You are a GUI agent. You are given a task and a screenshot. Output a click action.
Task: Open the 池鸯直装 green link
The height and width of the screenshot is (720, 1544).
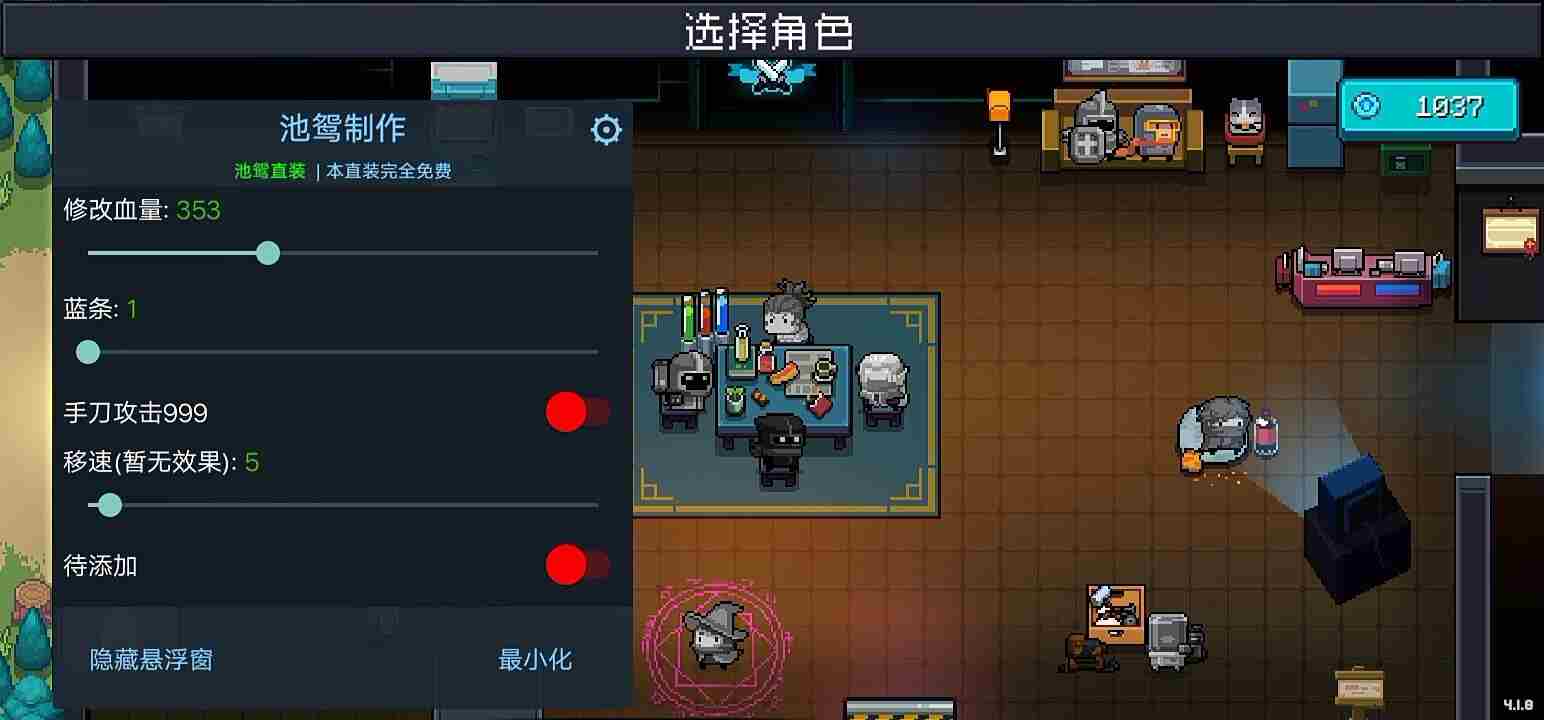point(269,170)
